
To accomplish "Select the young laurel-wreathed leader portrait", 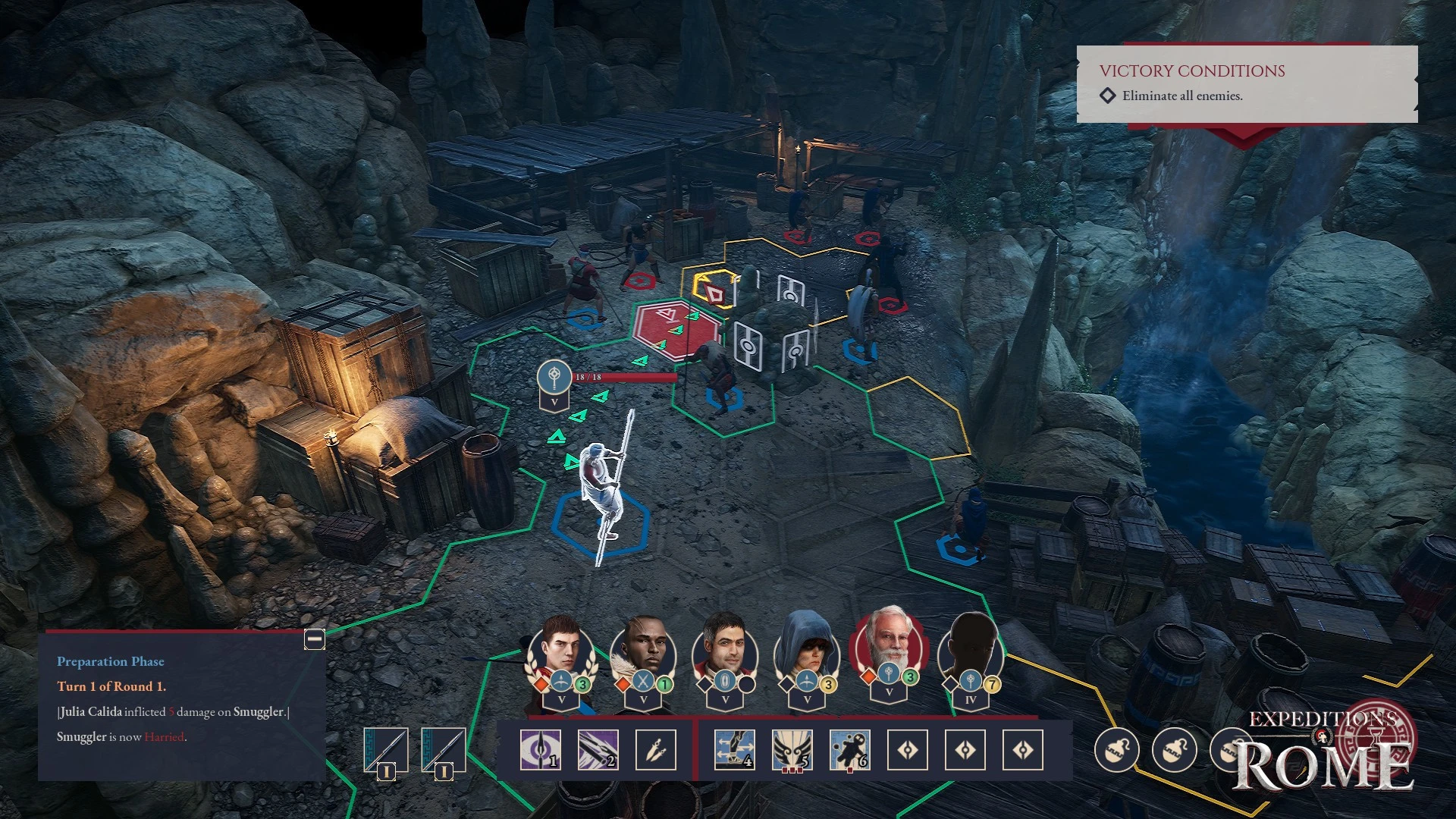I will 561,651.
